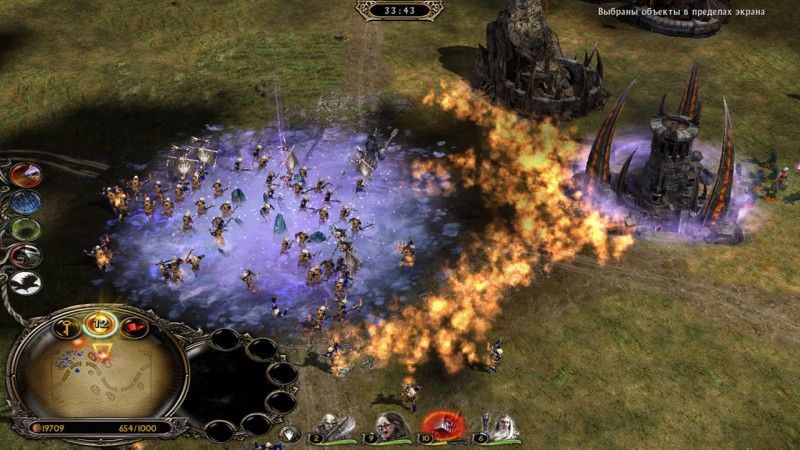Screen dimensions: 800x450
Task: Activate the white bird power icon
Action: (28, 284)
